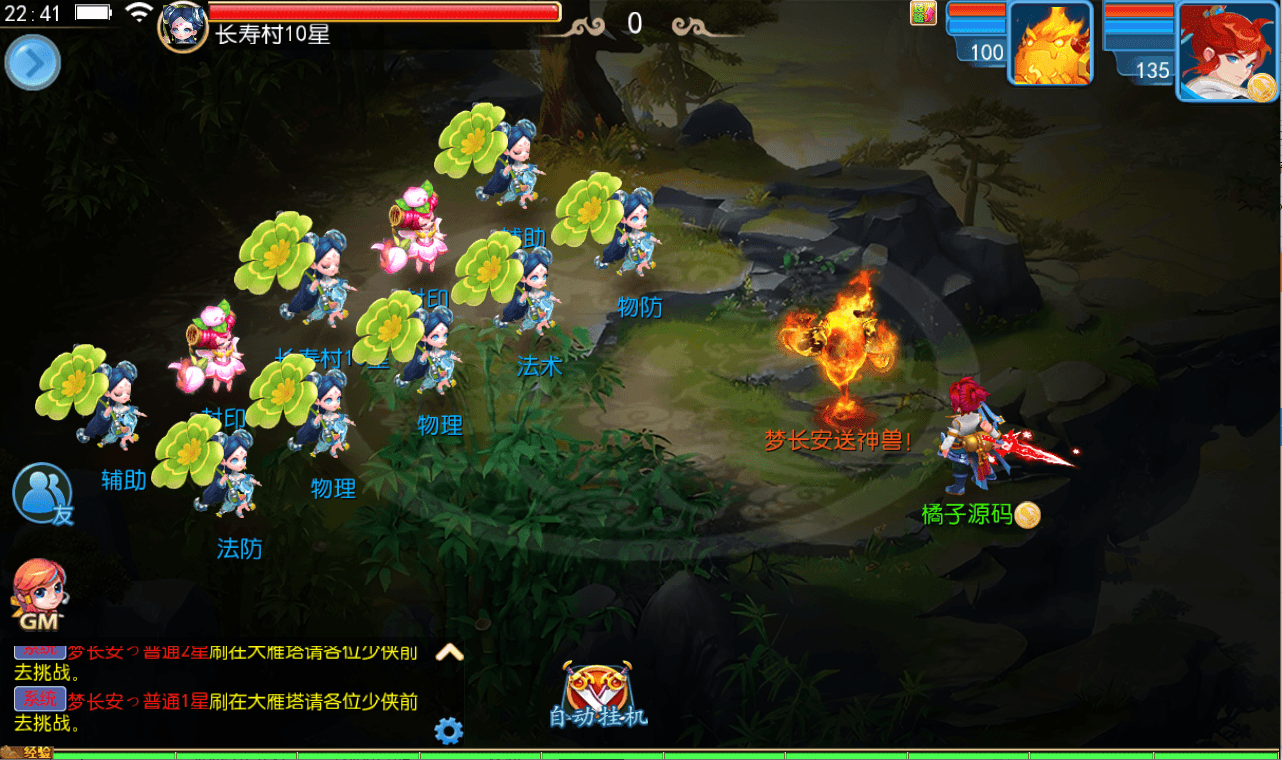
Task: Collapse the chat log with the up arrow
Action: 451,653
